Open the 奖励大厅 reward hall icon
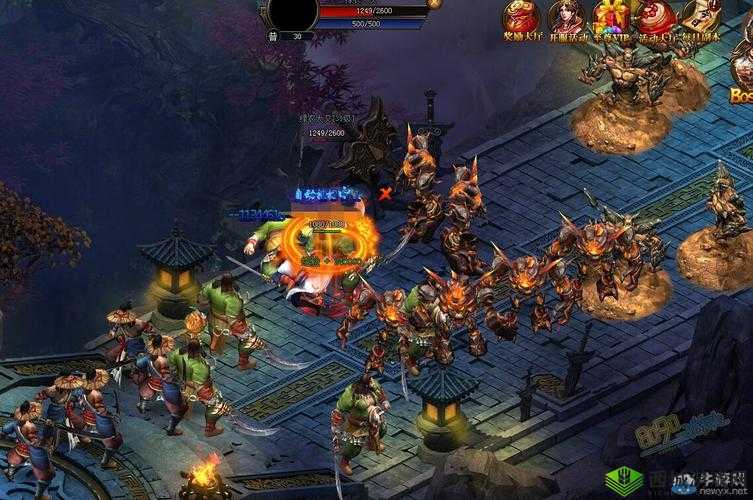This screenshot has width=753, height=500. [521, 17]
